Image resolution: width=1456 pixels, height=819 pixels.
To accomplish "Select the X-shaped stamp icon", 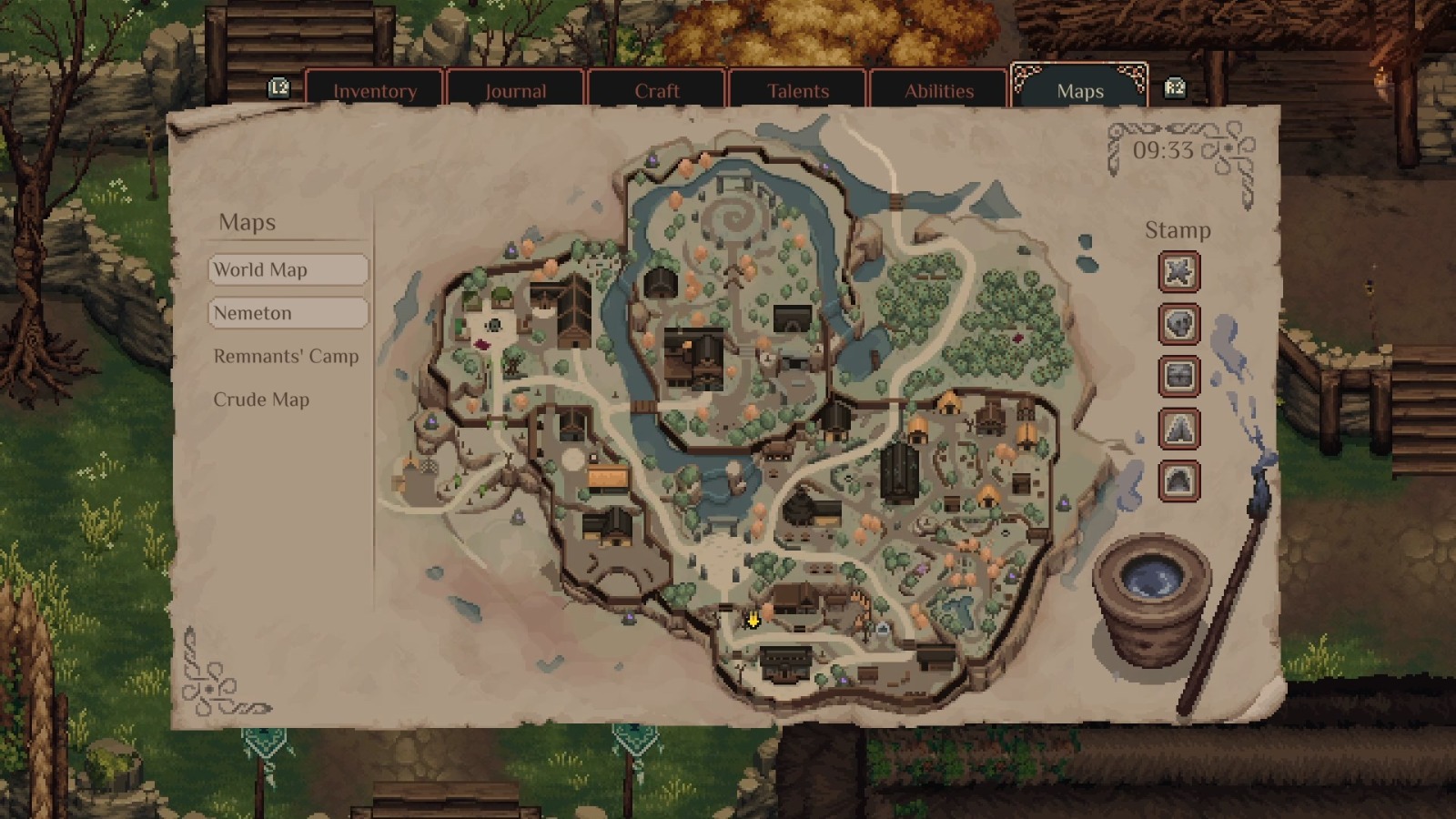I will click(1178, 272).
